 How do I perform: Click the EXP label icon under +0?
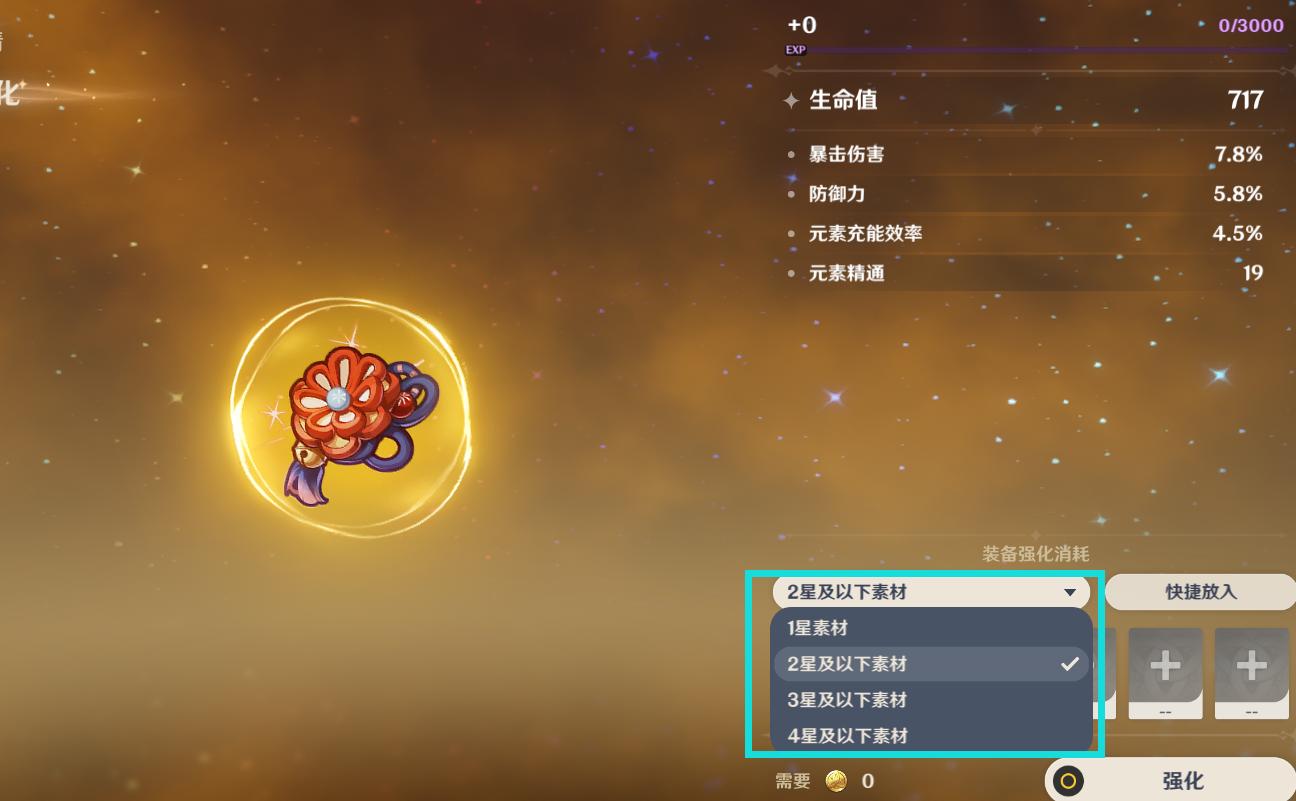click(x=795, y=49)
